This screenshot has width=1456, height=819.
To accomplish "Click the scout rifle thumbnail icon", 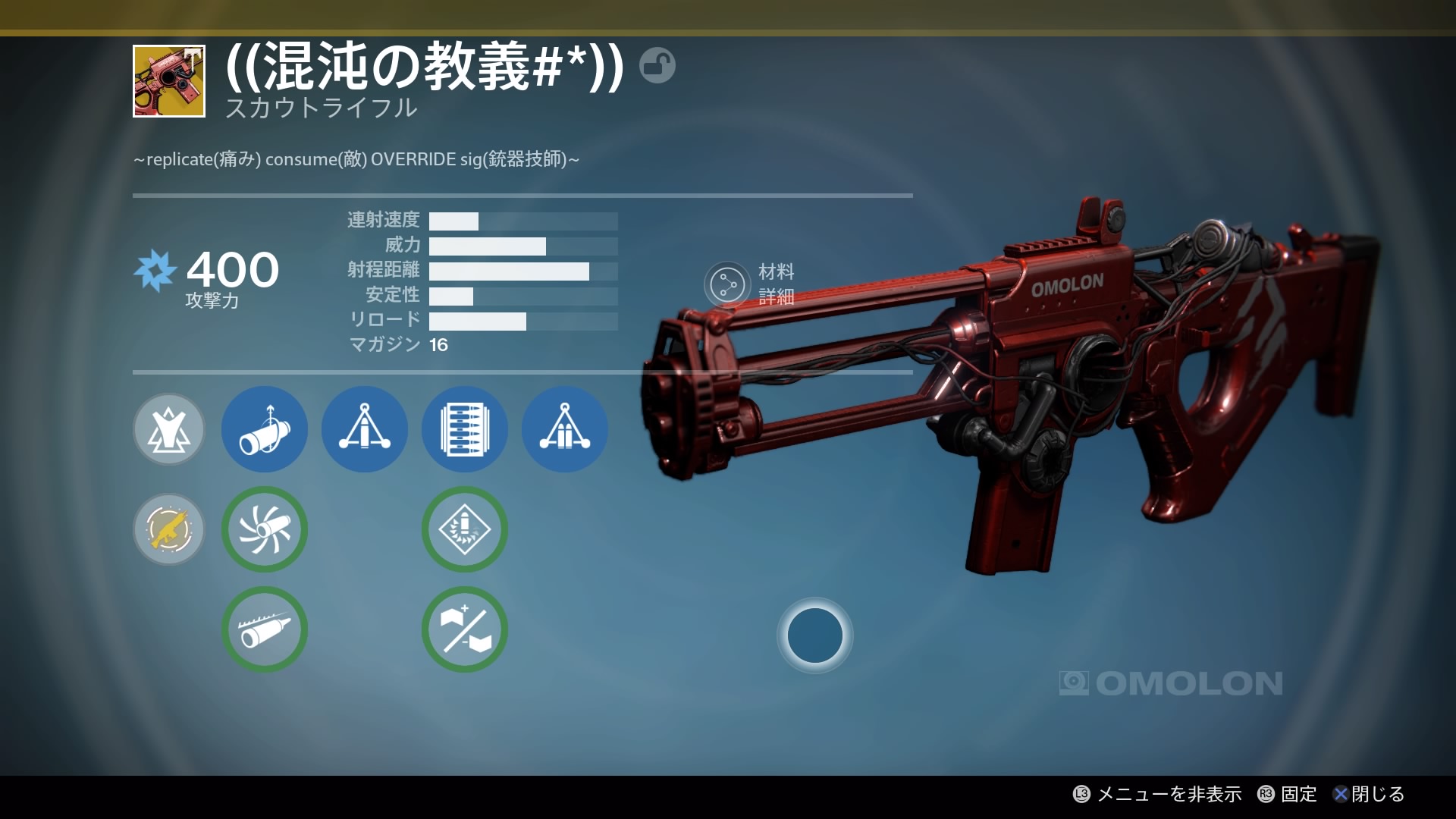I will [169, 81].
